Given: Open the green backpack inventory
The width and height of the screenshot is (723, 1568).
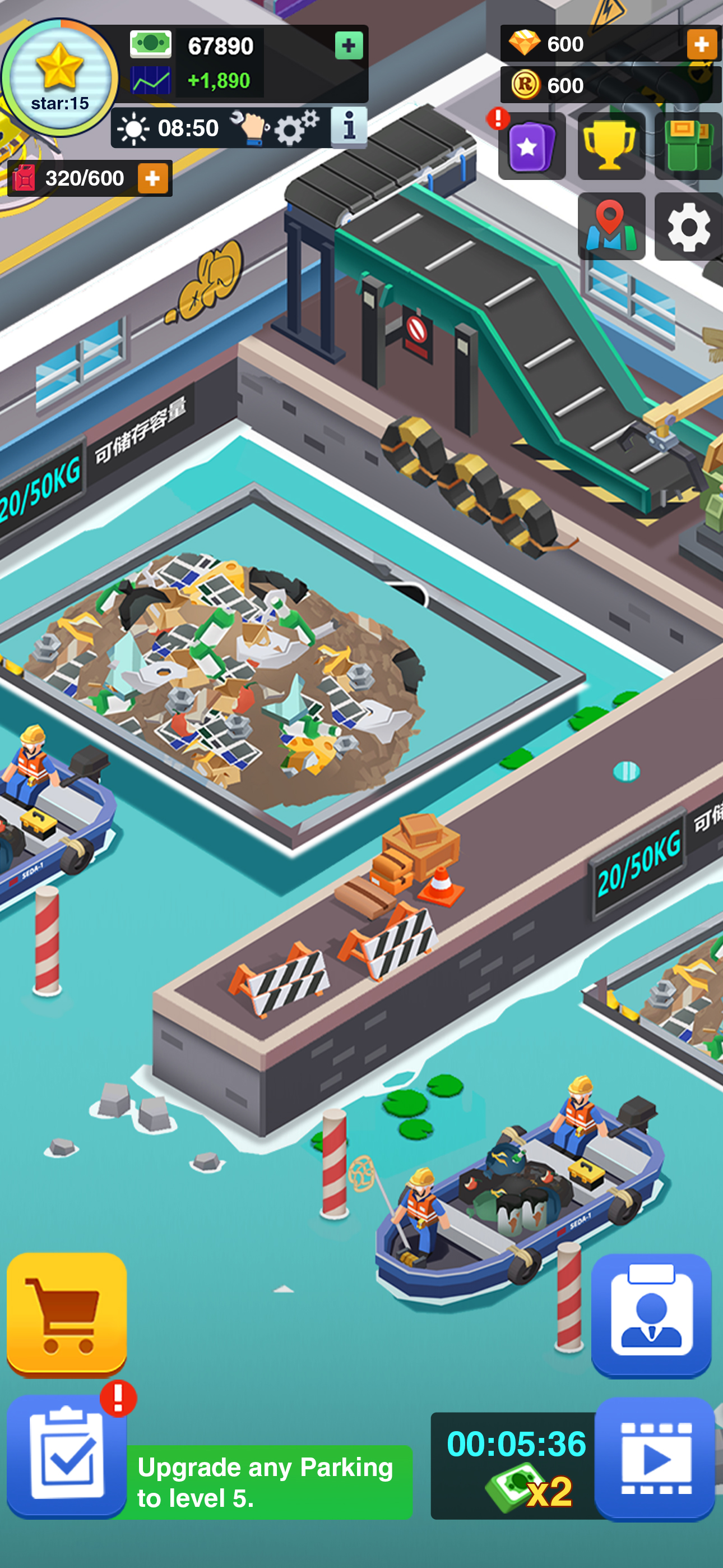Looking at the screenshot, I should point(687,146).
